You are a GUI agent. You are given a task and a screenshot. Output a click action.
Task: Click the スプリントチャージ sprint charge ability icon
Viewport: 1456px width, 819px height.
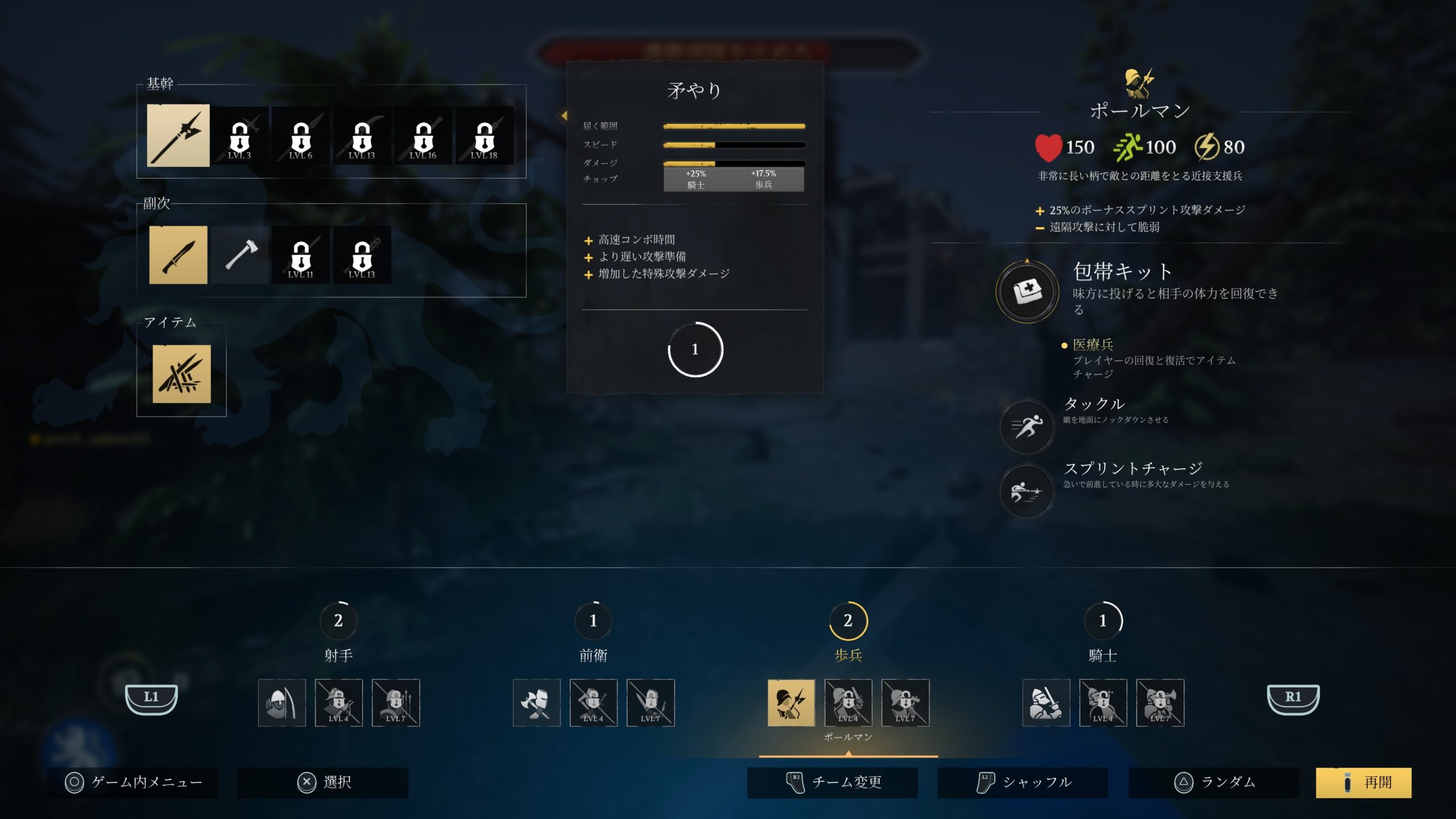1027,493
